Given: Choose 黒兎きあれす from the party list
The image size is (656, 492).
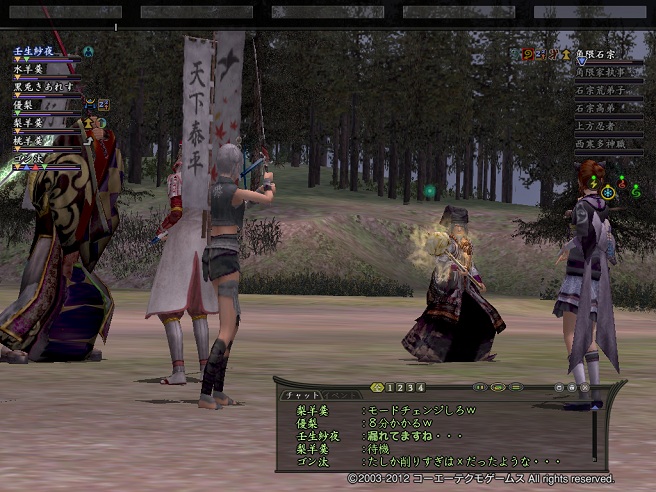Looking at the screenshot, I should pyautogui.click(x=46, y=86).
